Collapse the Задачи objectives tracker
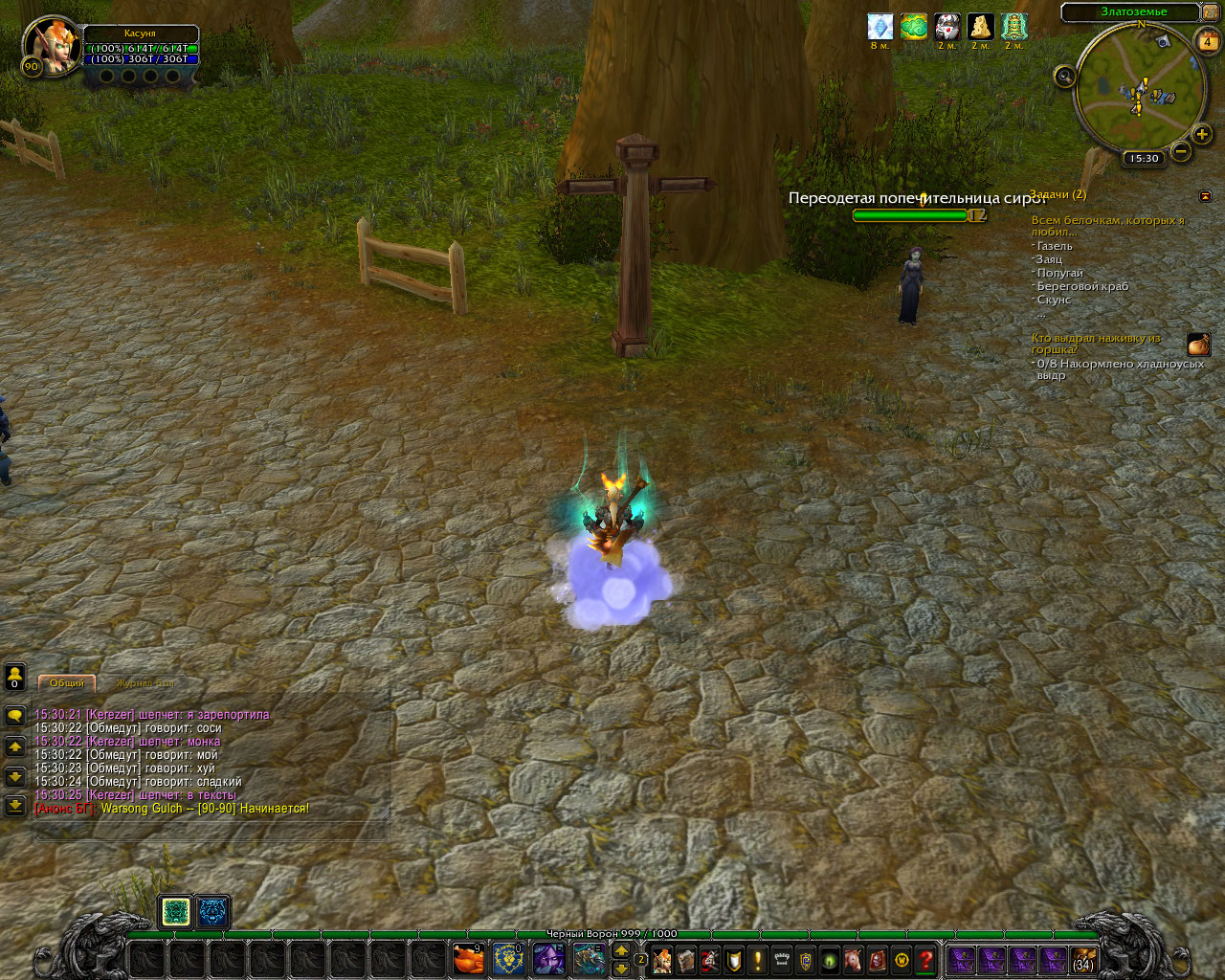 1205,196
